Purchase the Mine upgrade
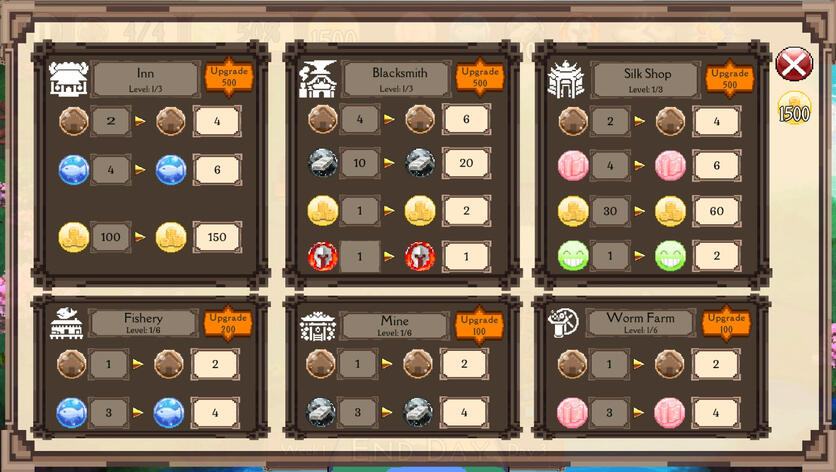Screen dimensions: 836x472 479,323
